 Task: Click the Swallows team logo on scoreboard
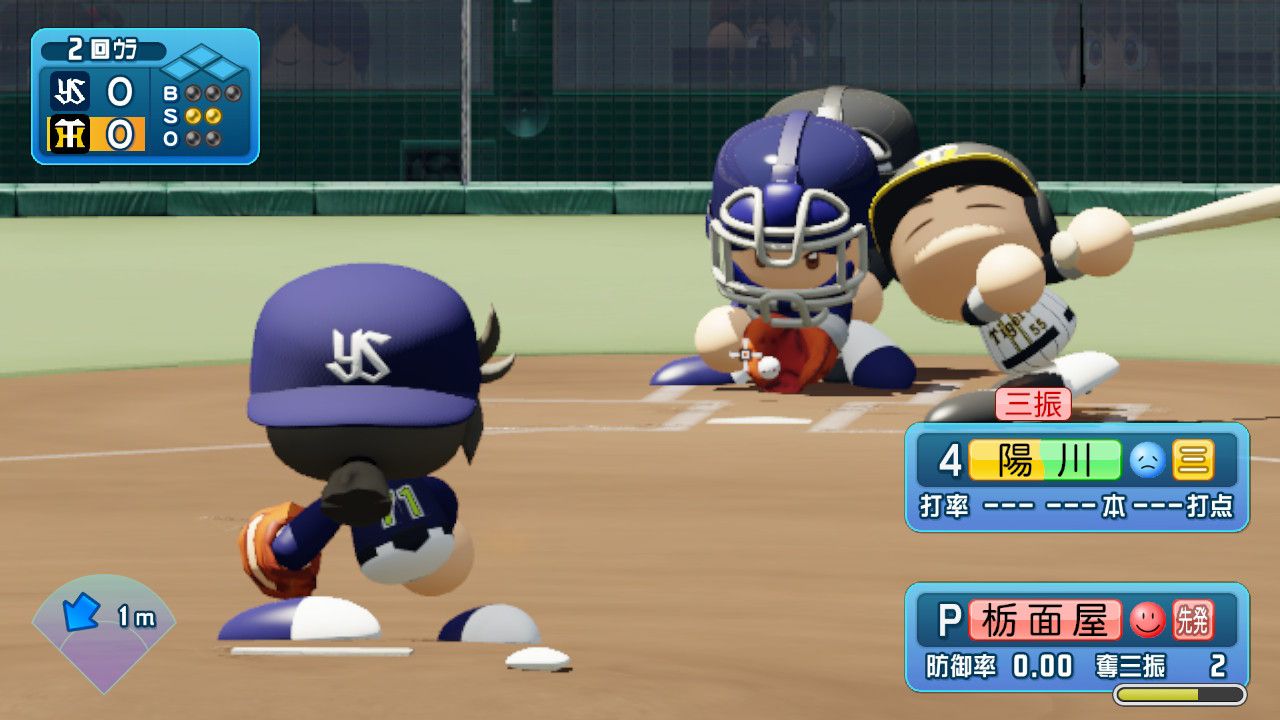[x=71, y=93]
